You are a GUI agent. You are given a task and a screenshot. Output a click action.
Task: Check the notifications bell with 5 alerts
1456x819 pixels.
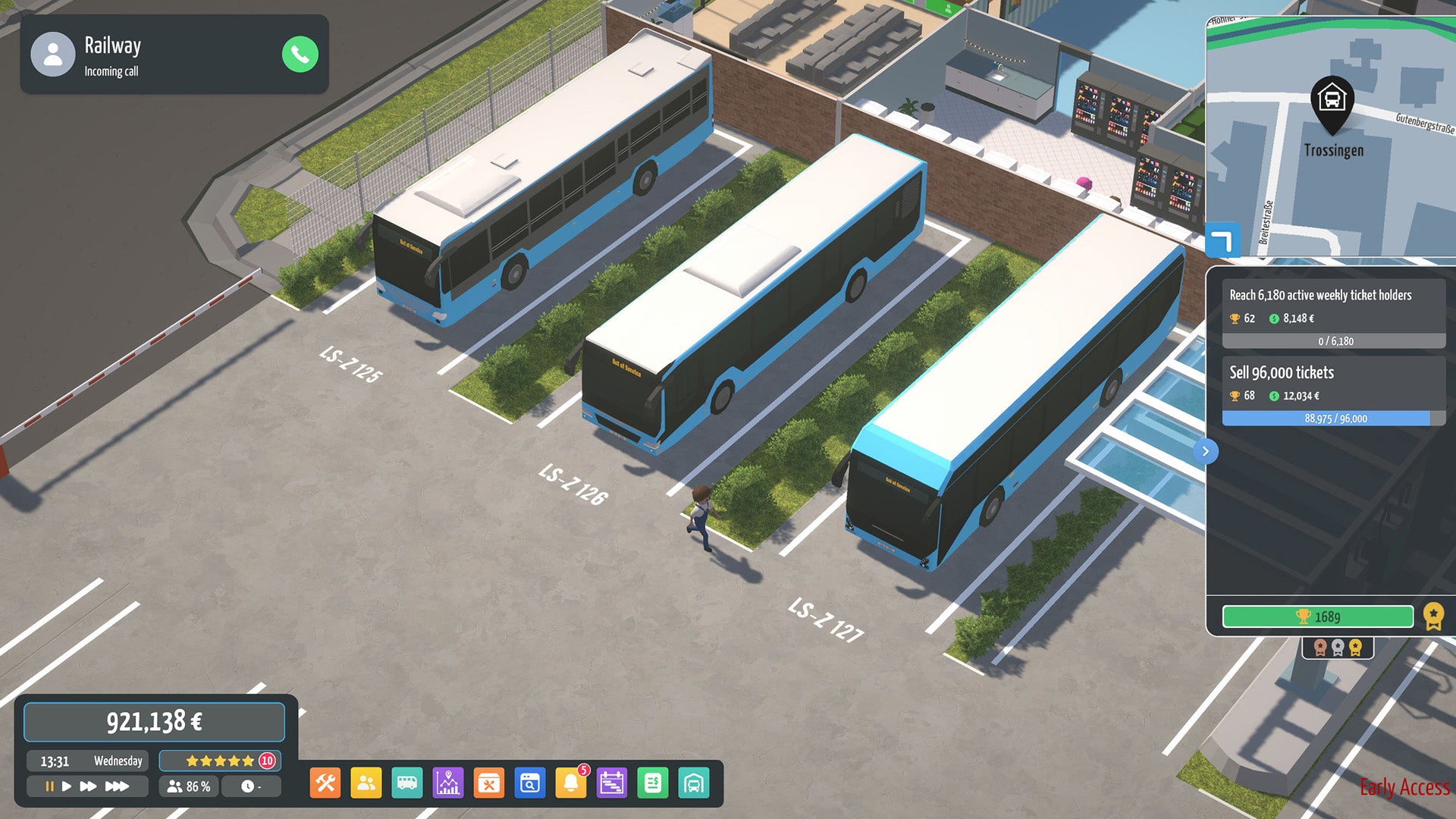pyautogui.click(x=572, y=783)
